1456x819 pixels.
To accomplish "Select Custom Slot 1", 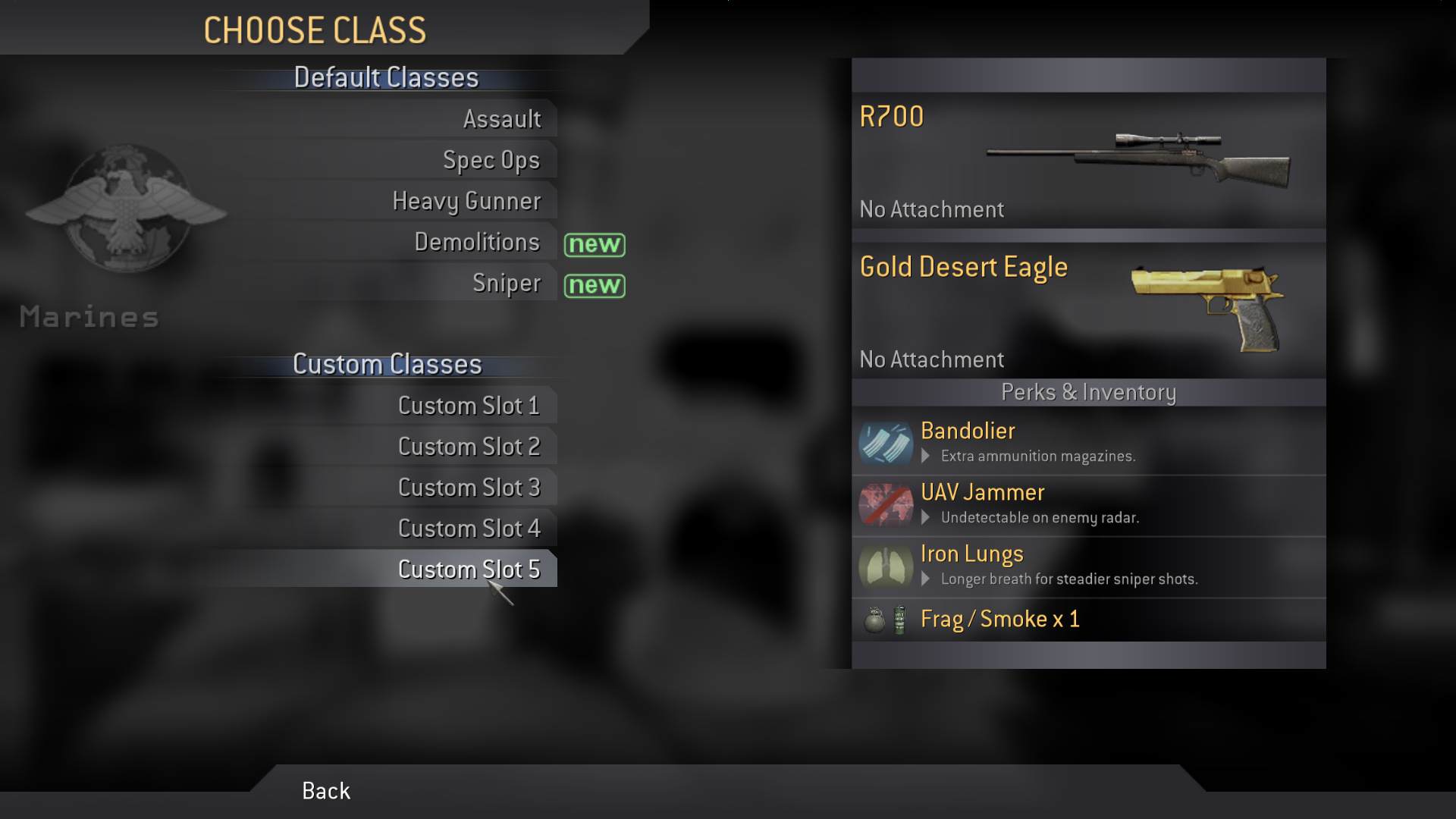I will (x=469, y=406).
